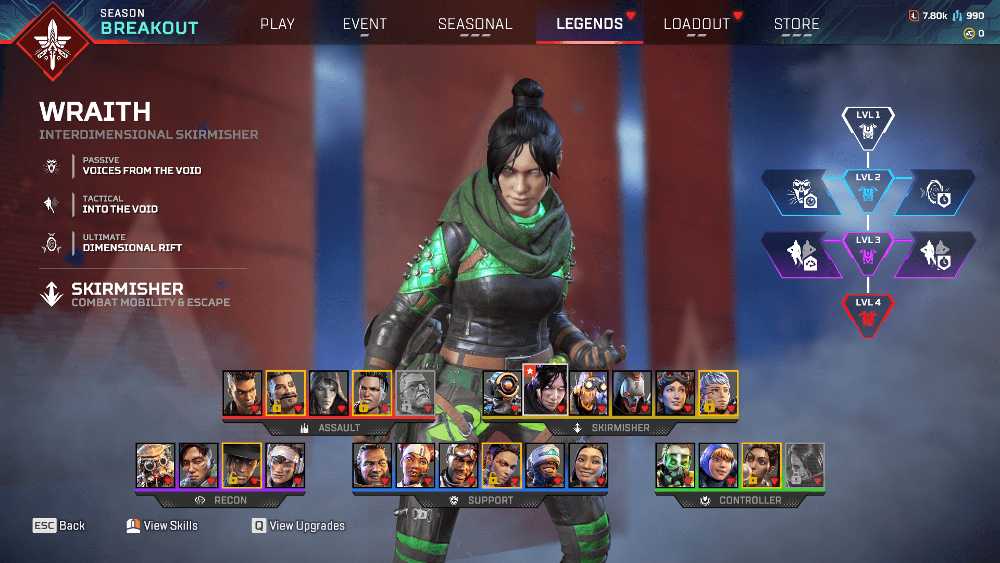Screen dimensions: 1000x563
Task: Choose the right LVL 3 upgrade option
Action: click(x=934, y=254)
